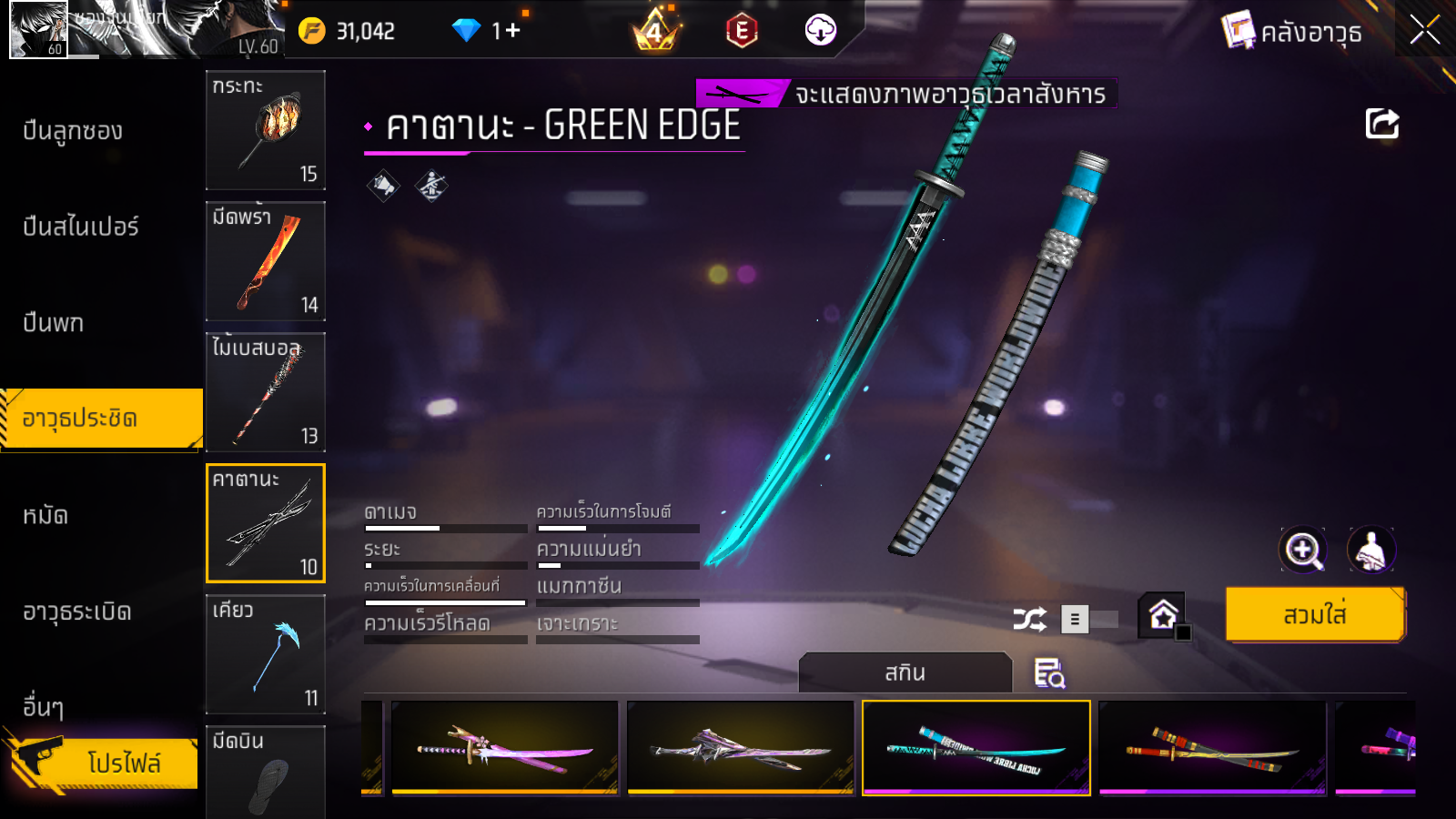Screen dimensions: 1456x819
Task: Switch to the ปืนสไนเปอร์ sniper category
Action: (81, 227)
